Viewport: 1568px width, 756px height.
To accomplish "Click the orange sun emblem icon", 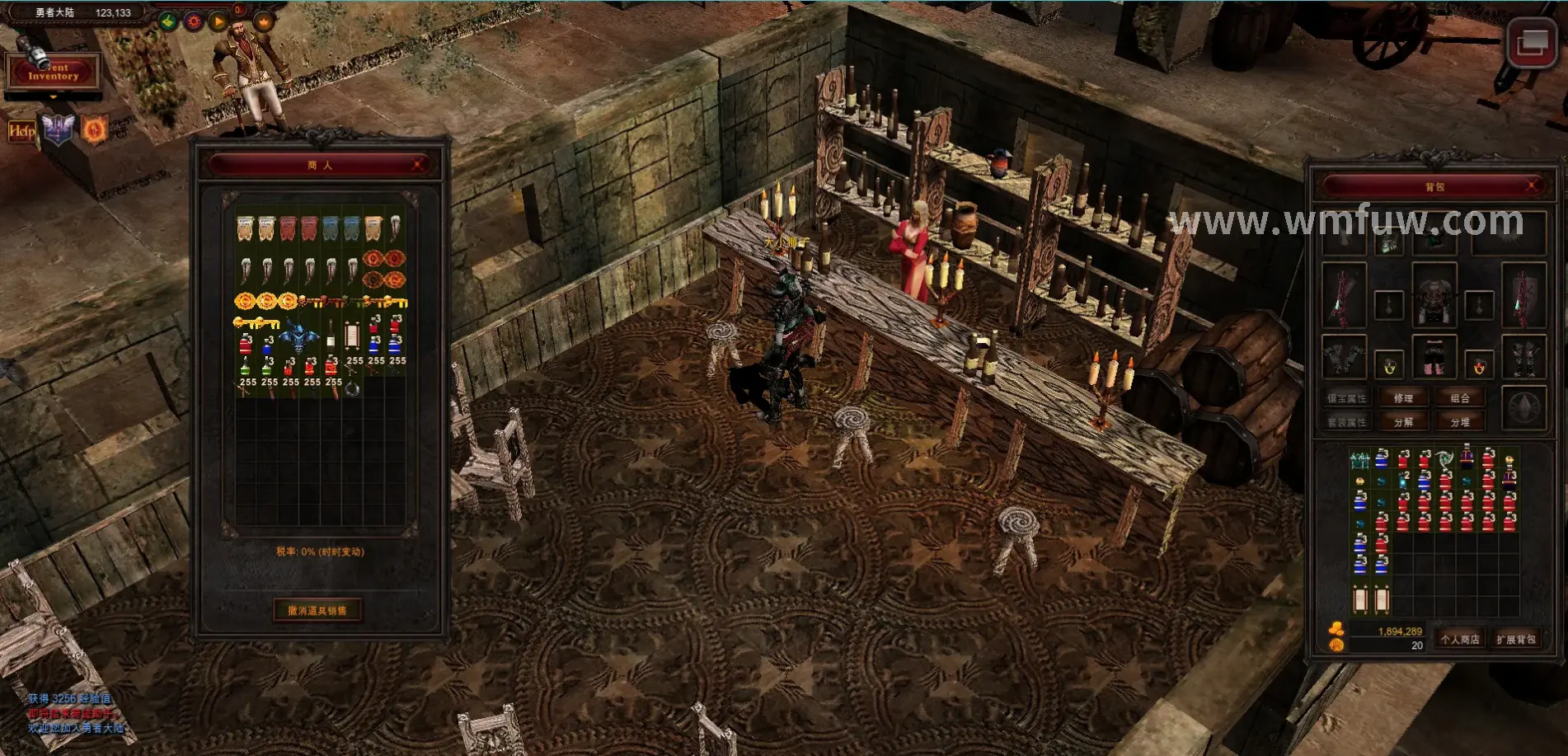I will point(94,129).
